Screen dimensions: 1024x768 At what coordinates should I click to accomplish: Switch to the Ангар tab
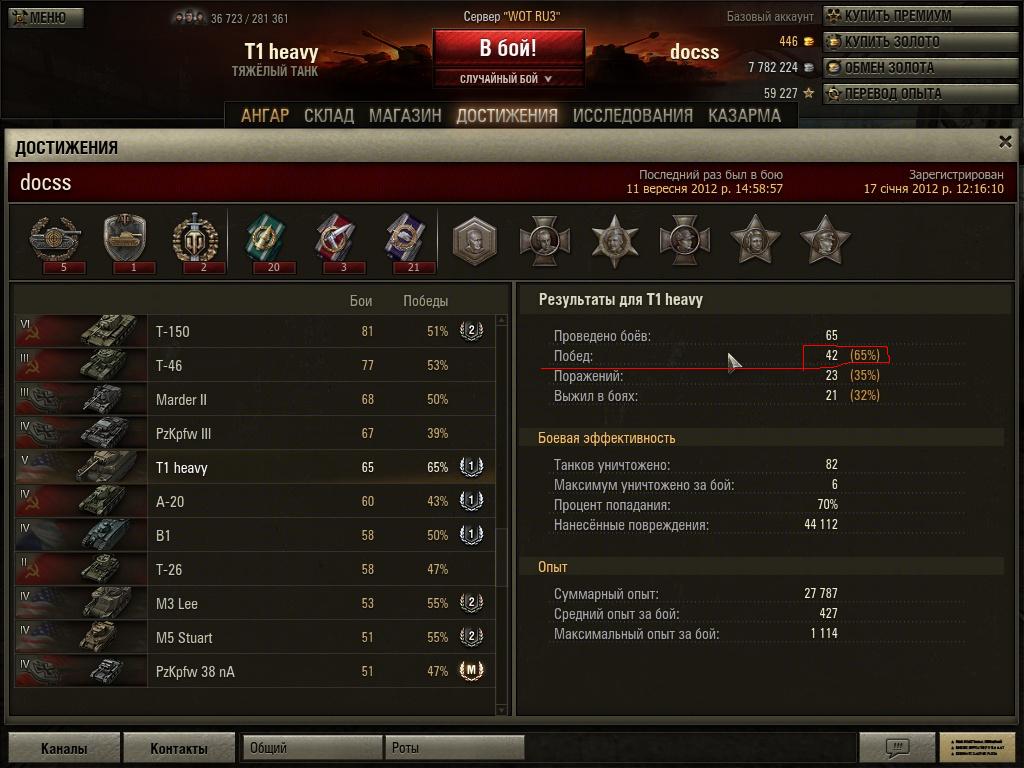tap(265, 116)
